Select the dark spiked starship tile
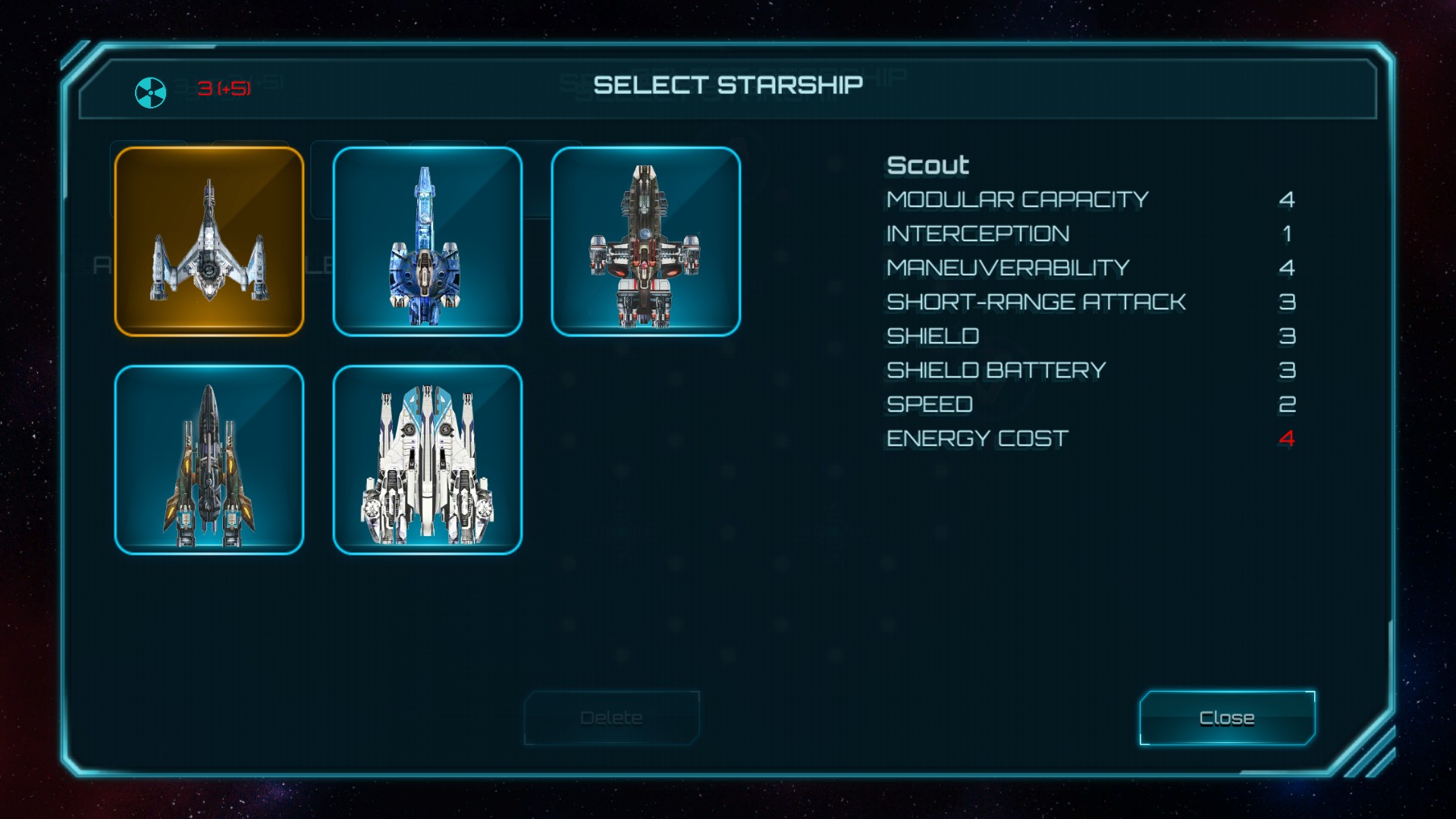Viewport: 1456px width, 819px height. [x=209, y=460]
